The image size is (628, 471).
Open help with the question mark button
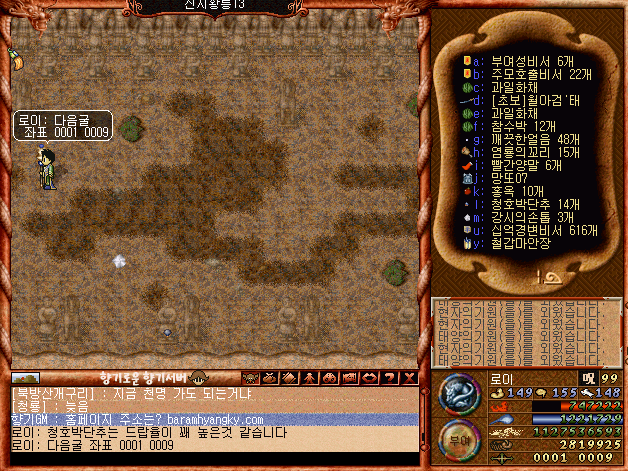(388, 377)
